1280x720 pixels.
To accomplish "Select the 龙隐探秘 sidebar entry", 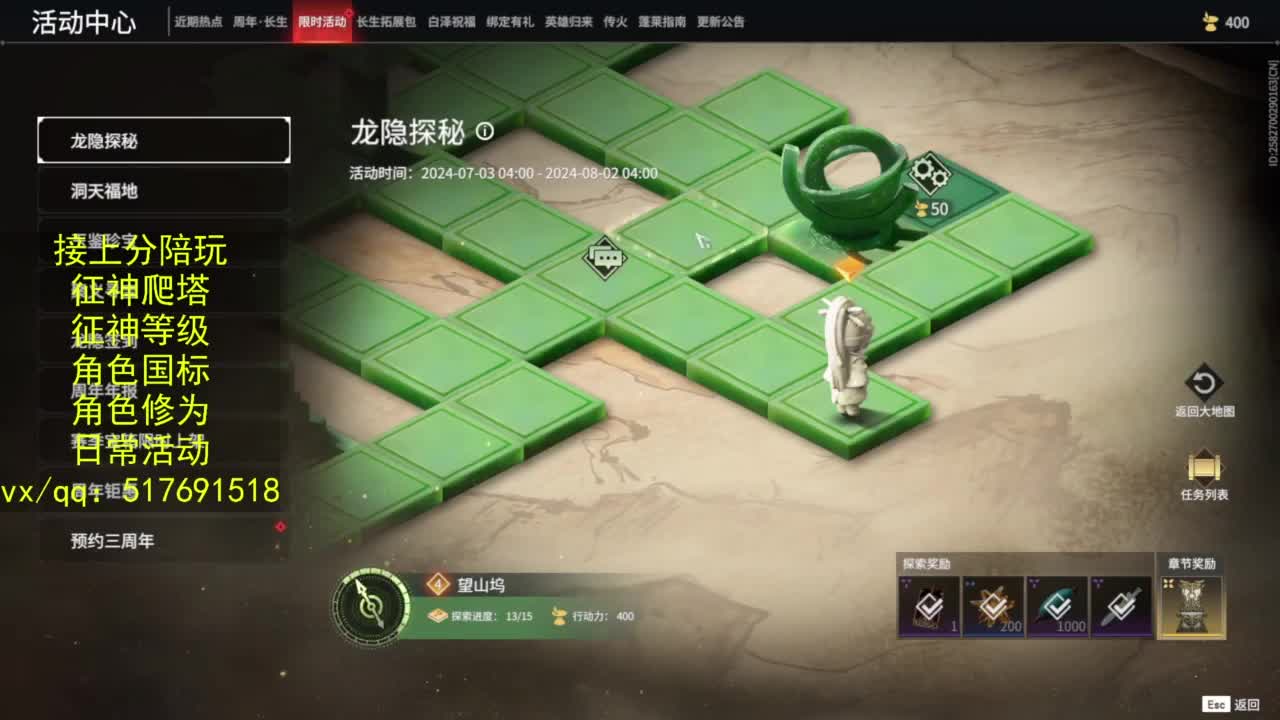I will [162, 139].
